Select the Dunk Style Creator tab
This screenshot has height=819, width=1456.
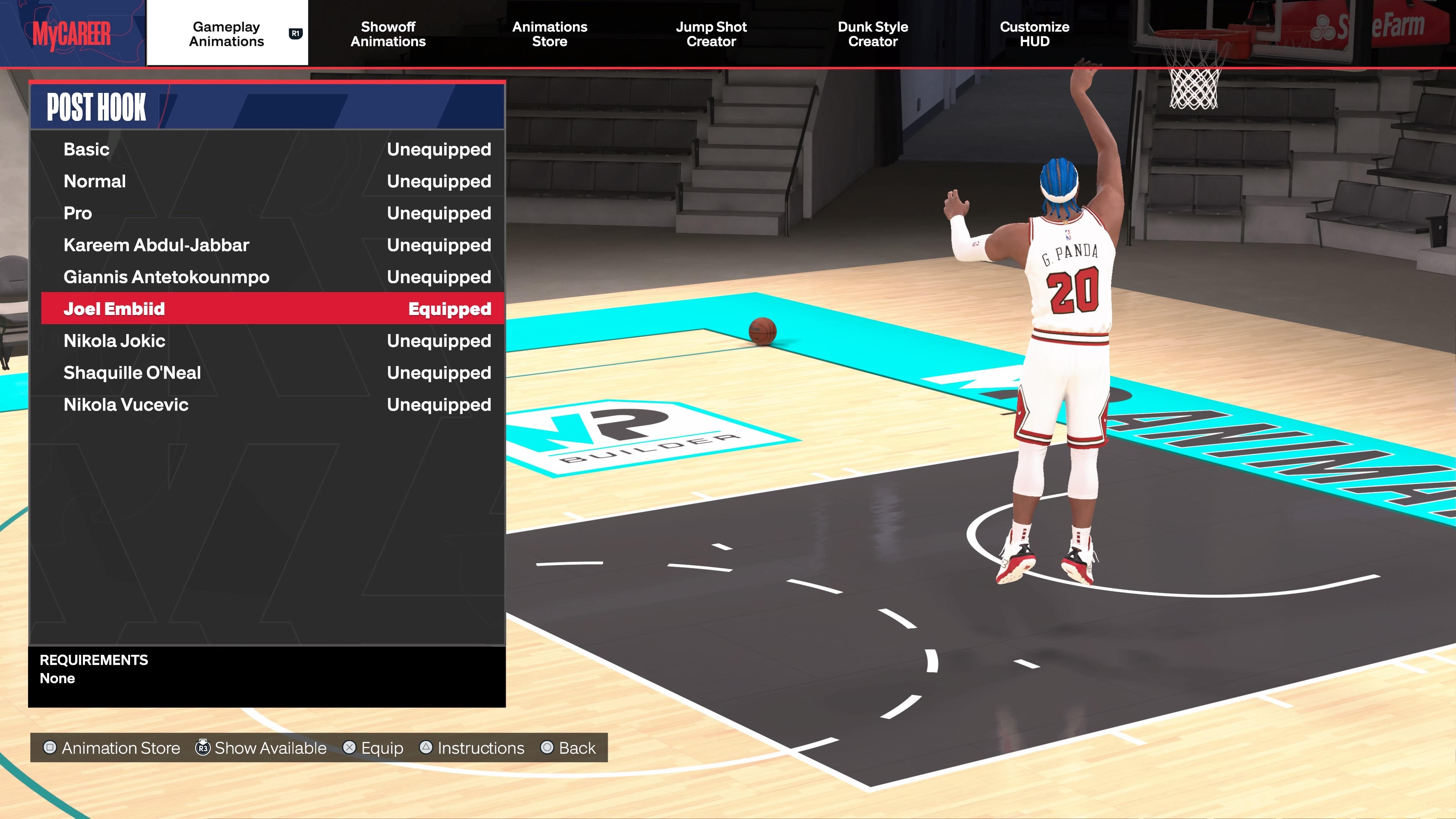pyautogui.click(x=873, y=34)
